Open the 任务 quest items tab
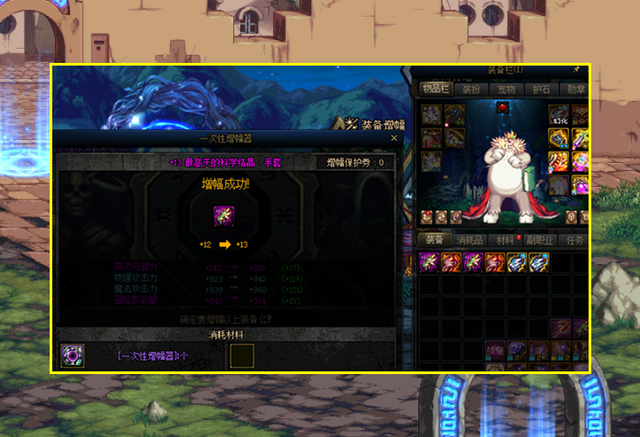Image resolution: width=640 pixels, height=437 pixels. (x=575, y=240)
